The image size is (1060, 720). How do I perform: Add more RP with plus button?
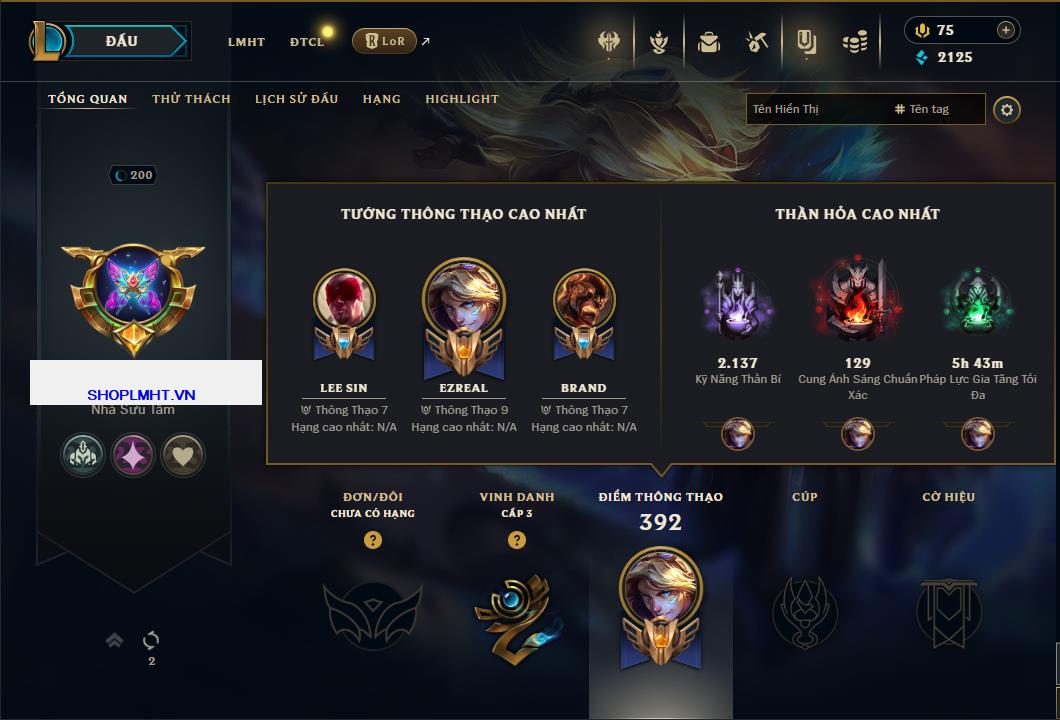click(1005, 30)
